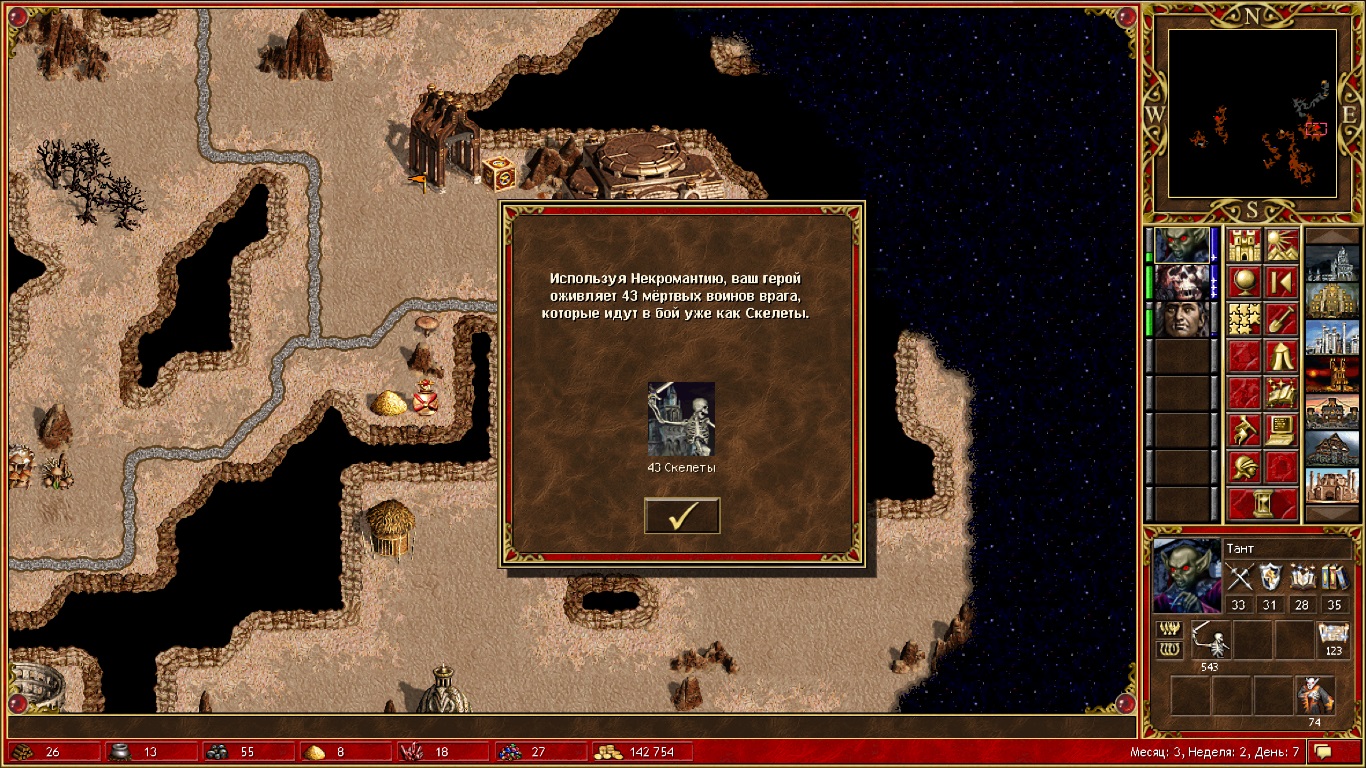Click the golden globe button
This screenshot has width=1366, height=768.
click(1244, 282)
